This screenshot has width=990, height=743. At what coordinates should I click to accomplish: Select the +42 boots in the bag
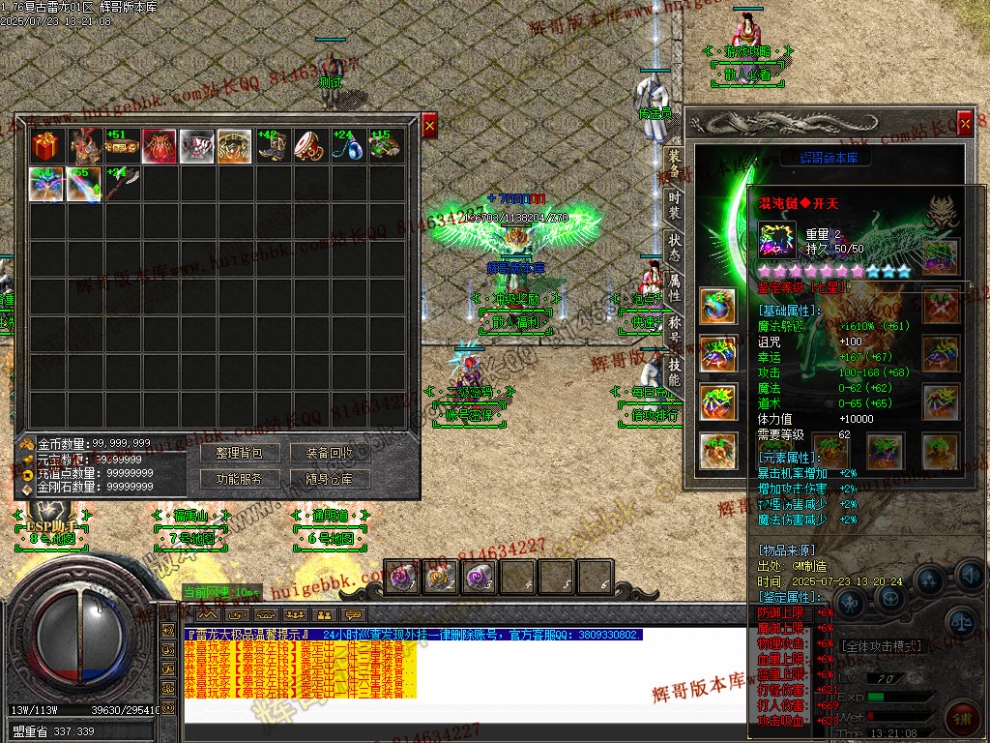coord(273,146)
